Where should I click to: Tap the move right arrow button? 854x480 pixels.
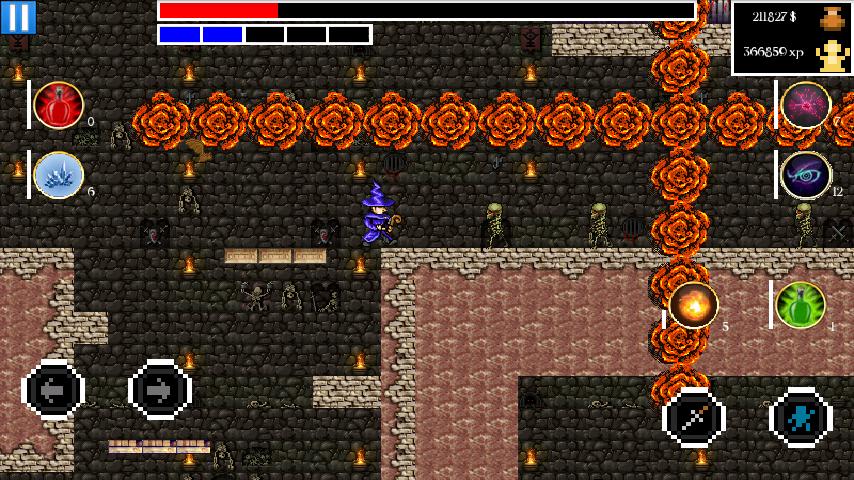click(160, 389)
